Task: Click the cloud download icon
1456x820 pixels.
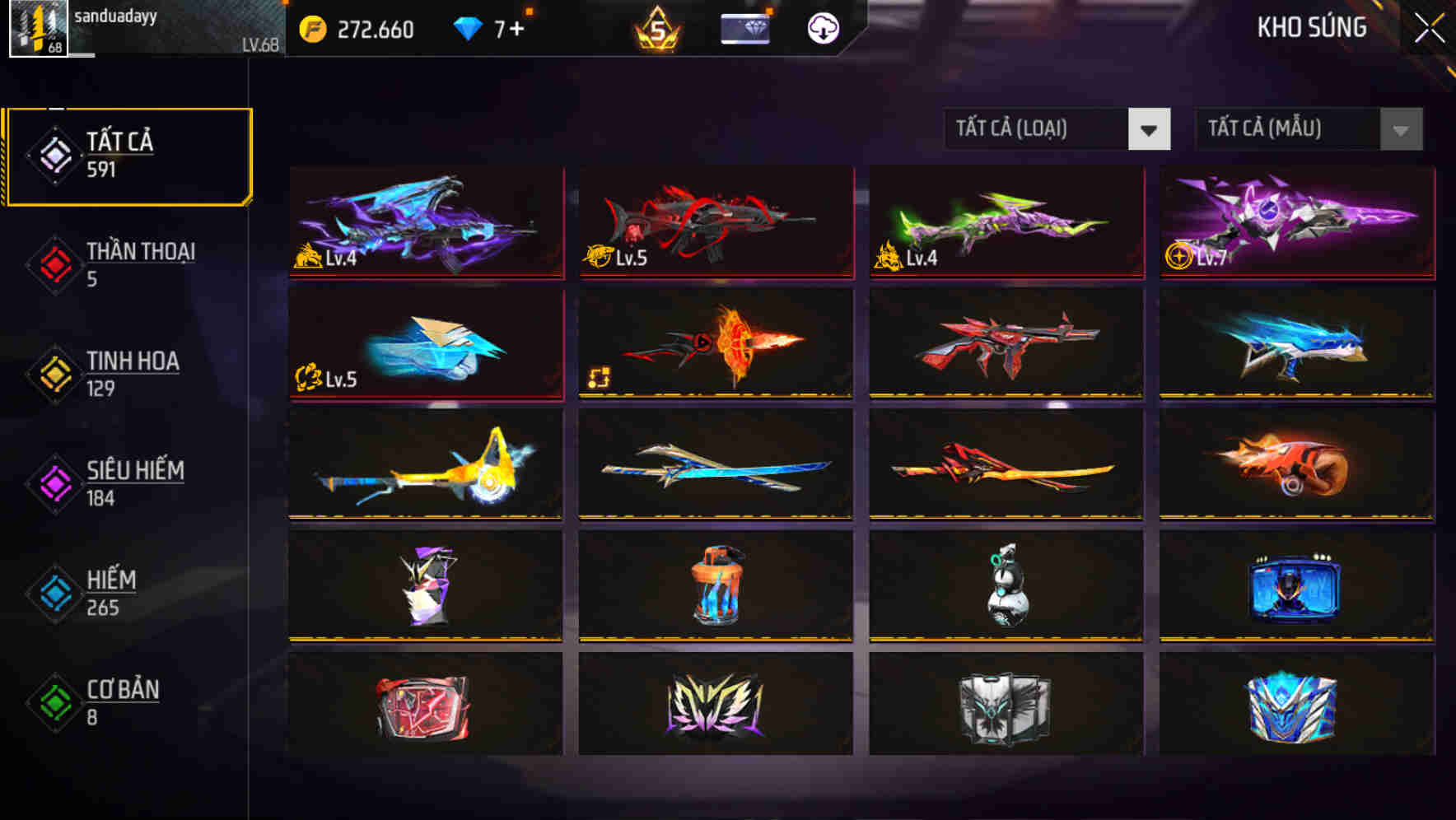Action: (x=820, y=27)
